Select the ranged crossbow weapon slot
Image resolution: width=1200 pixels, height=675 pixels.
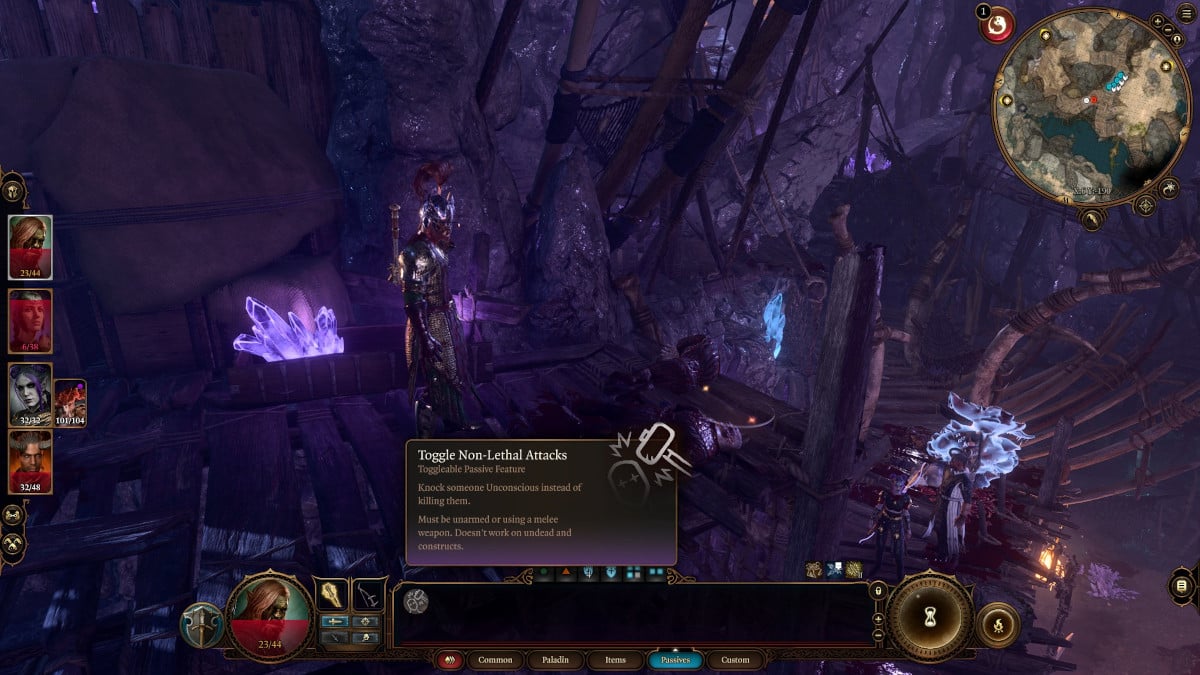(369, 594)
